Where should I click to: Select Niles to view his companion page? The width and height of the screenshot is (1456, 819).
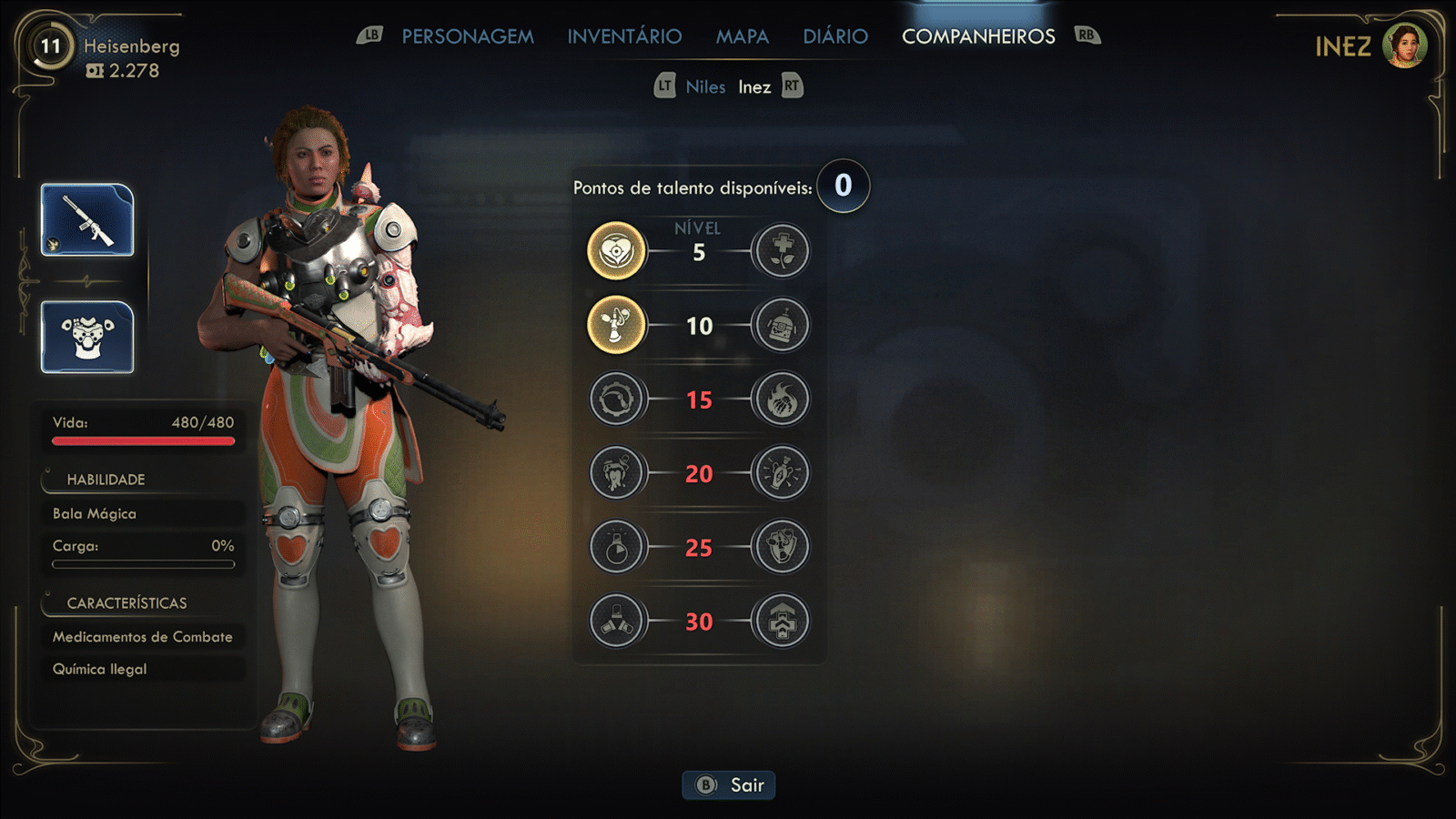705,86
